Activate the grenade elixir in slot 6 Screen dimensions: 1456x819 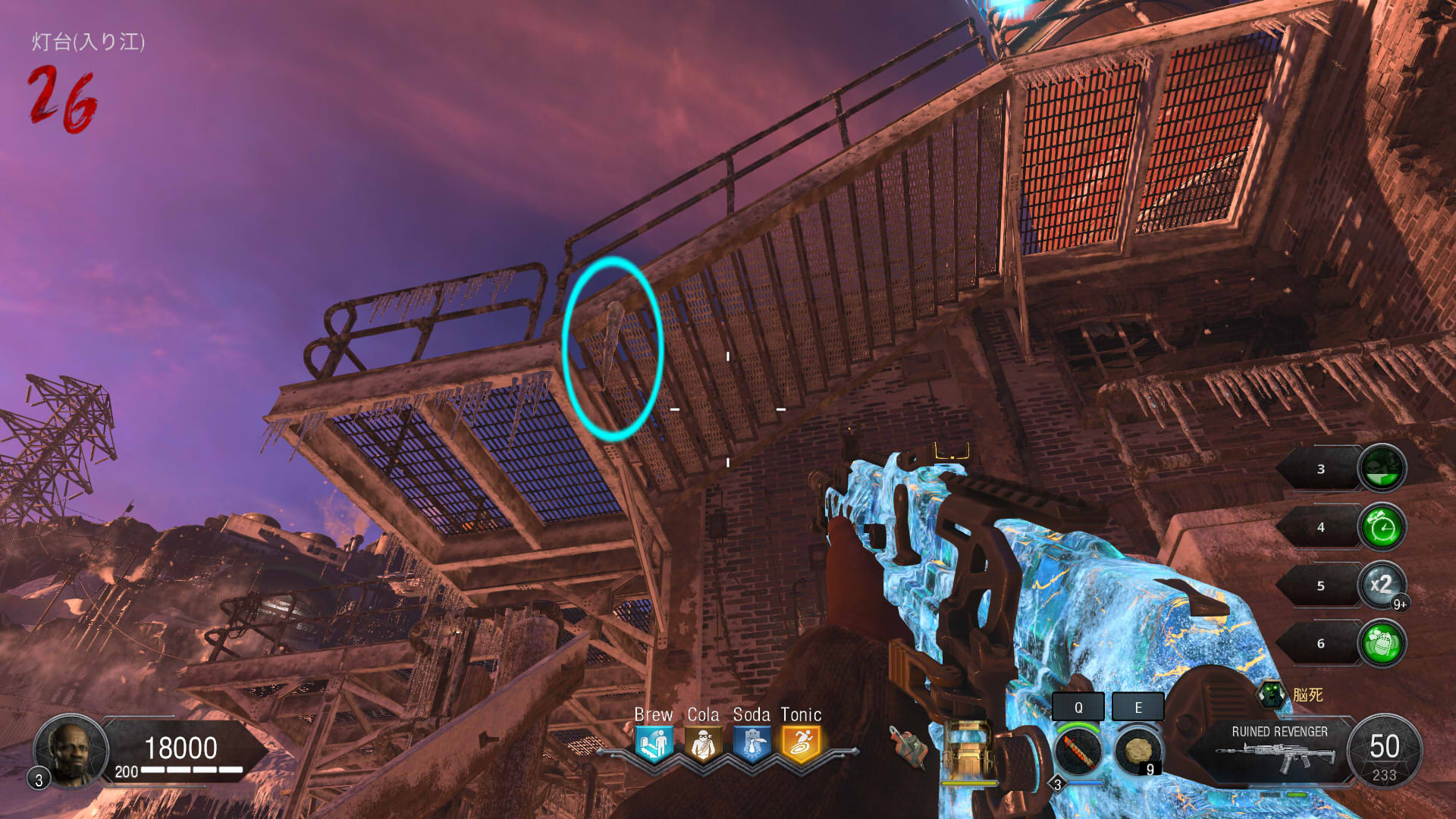(1382, 643)
